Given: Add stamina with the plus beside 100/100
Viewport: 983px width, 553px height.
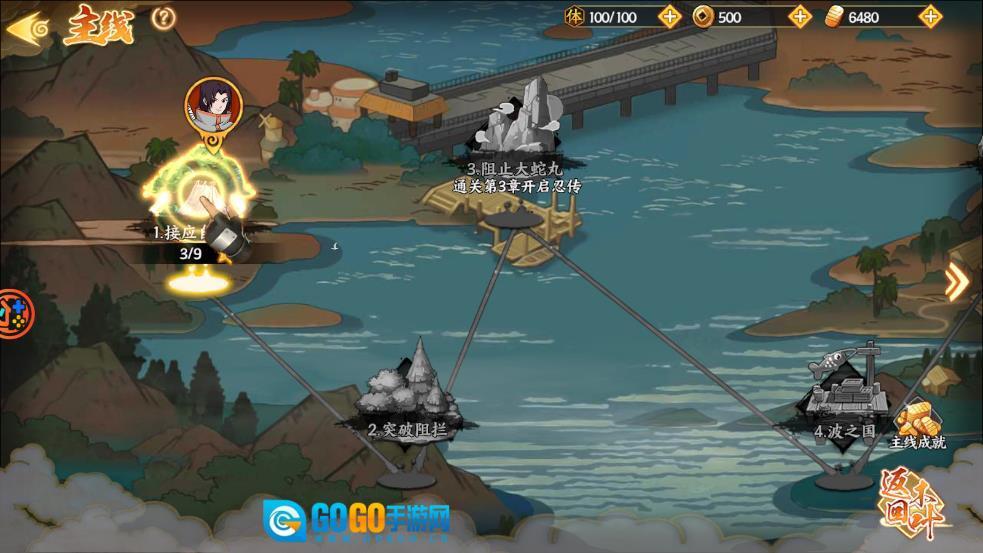Looking at the screenshot, I should 670,16.
